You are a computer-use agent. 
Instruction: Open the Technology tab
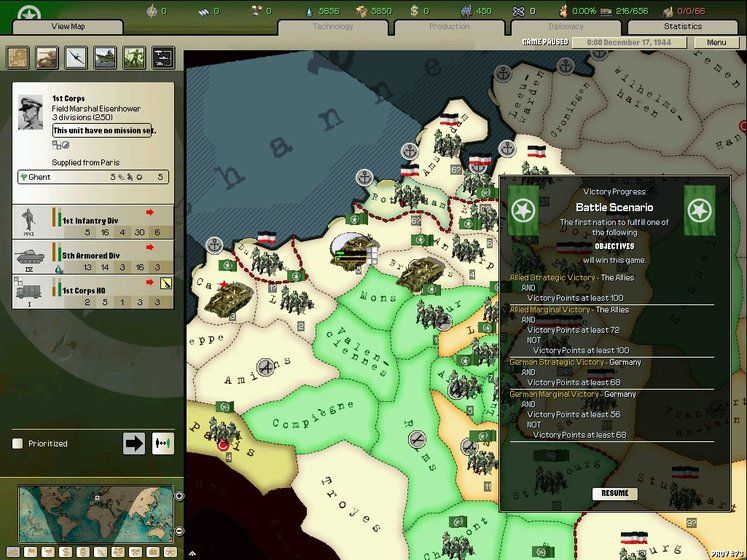(333, 26)
